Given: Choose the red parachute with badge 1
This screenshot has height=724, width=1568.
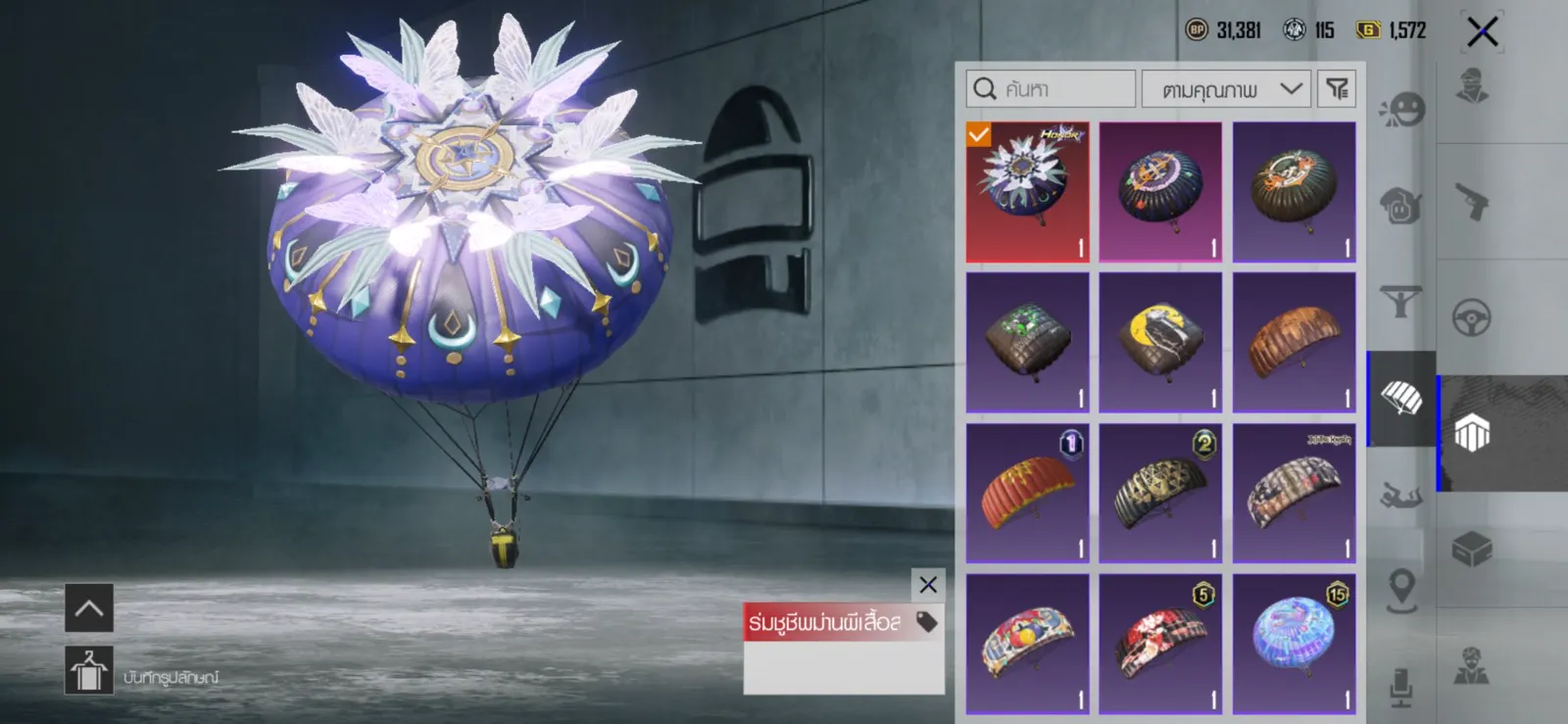Looking at the screenshot, I should [x=1027, y=493].
